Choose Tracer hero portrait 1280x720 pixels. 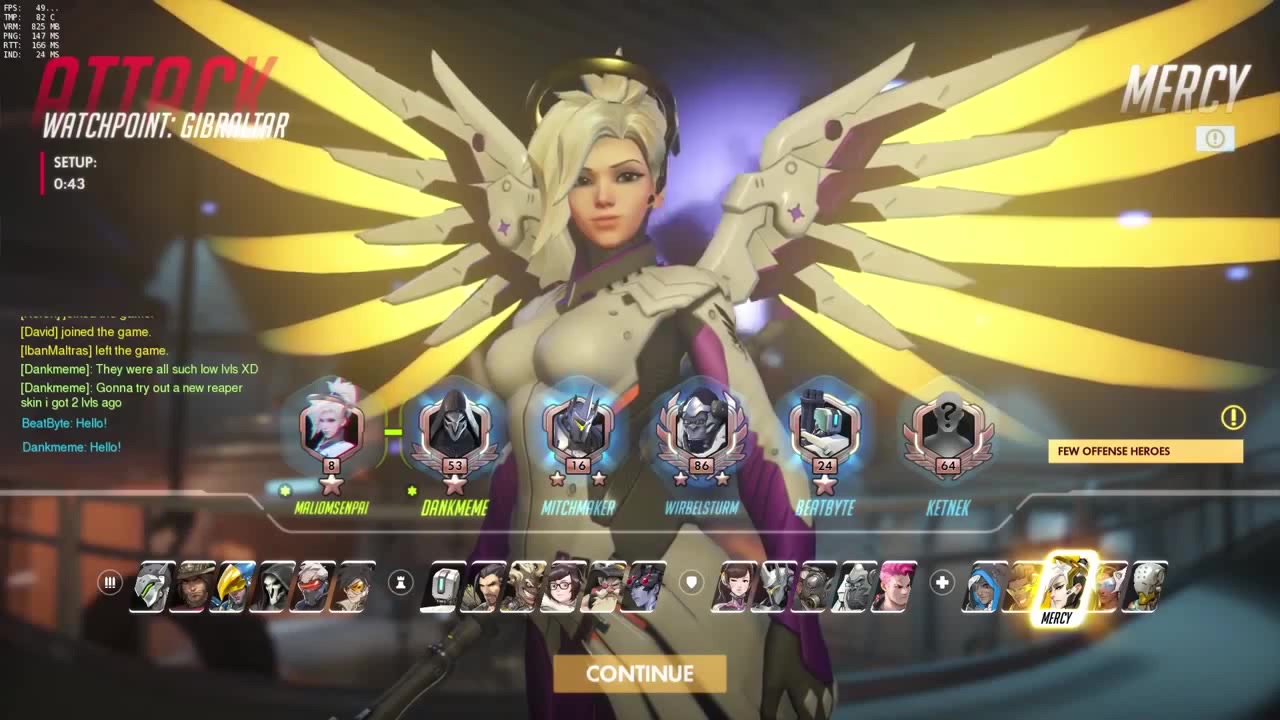[x=352, y=586]
